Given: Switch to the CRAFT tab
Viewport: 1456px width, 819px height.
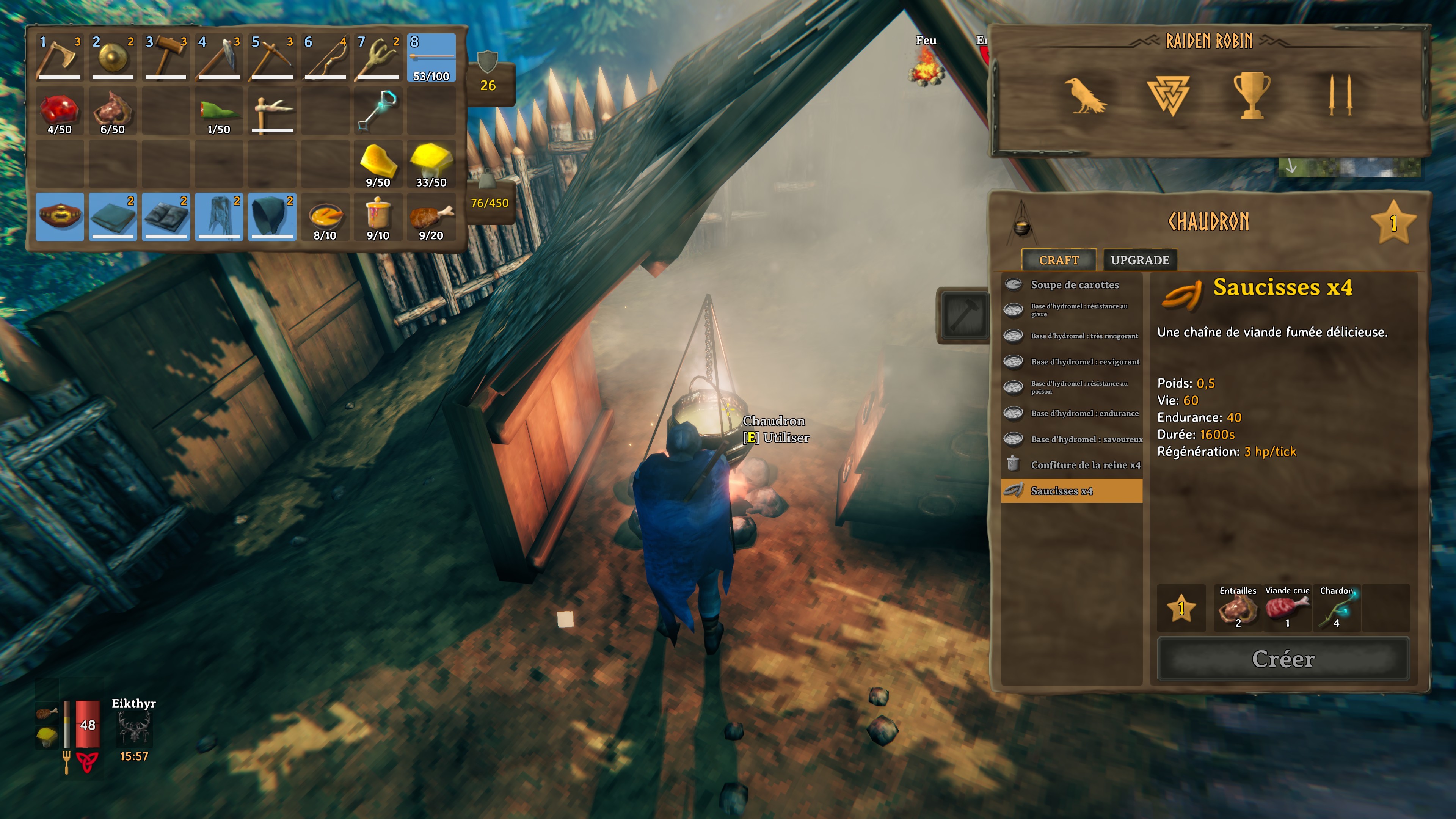Looking at the screenshot, I should pyautogui.click(x=1059, y=260).
